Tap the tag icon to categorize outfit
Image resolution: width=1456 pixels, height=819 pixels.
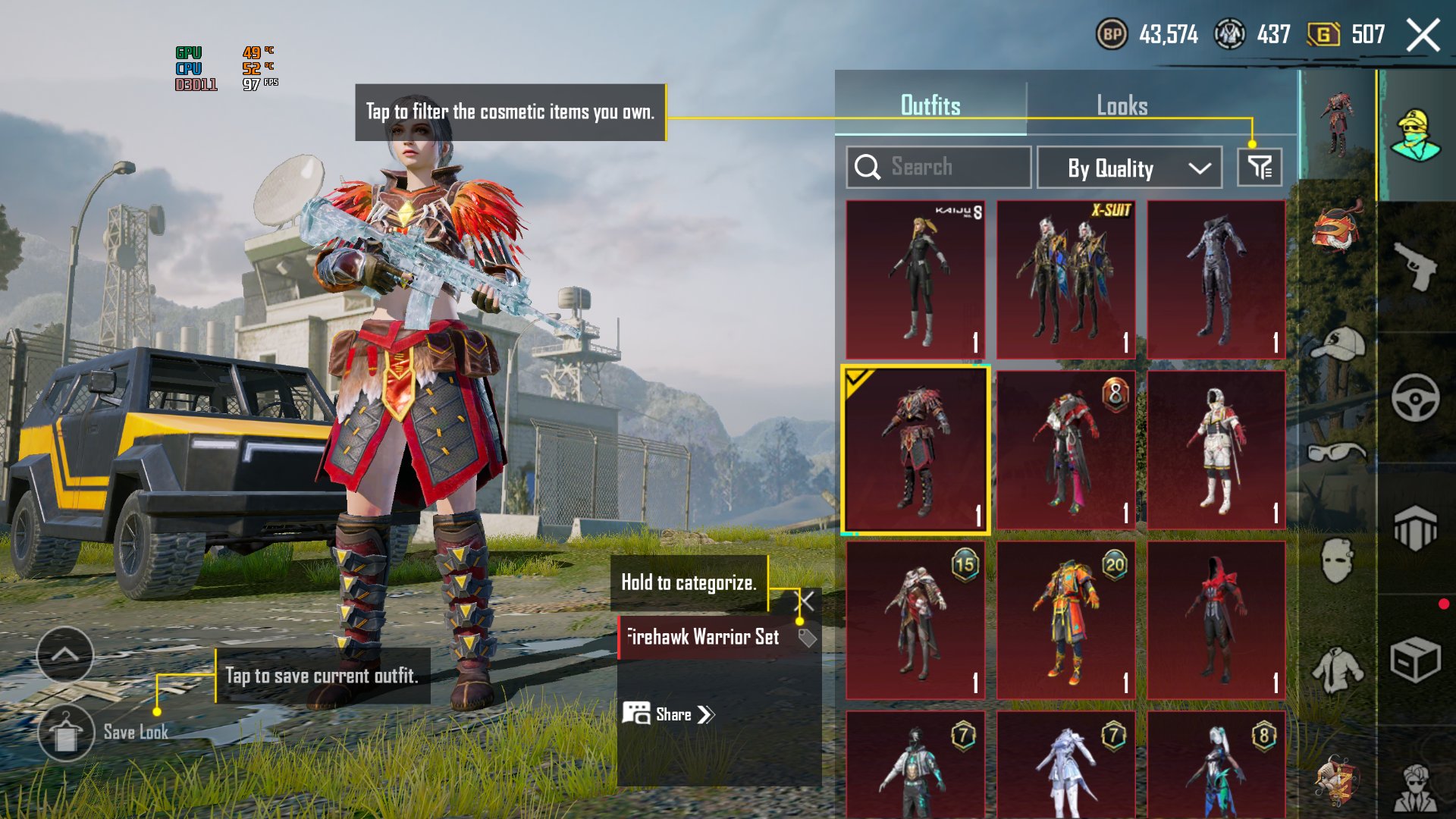coord(807,638)
